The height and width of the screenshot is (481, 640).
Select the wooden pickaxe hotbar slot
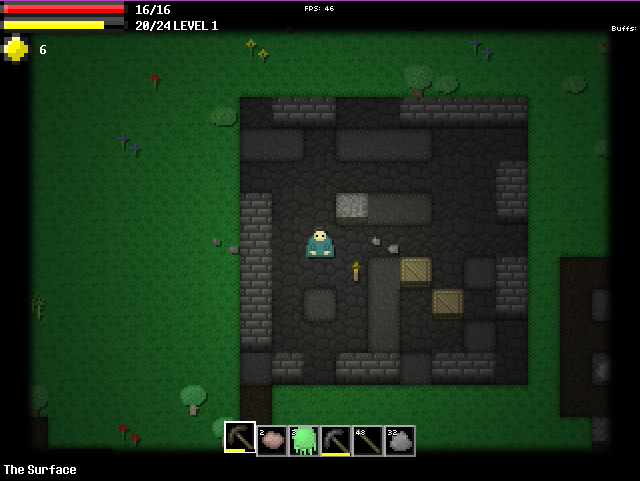click(240, 438)
